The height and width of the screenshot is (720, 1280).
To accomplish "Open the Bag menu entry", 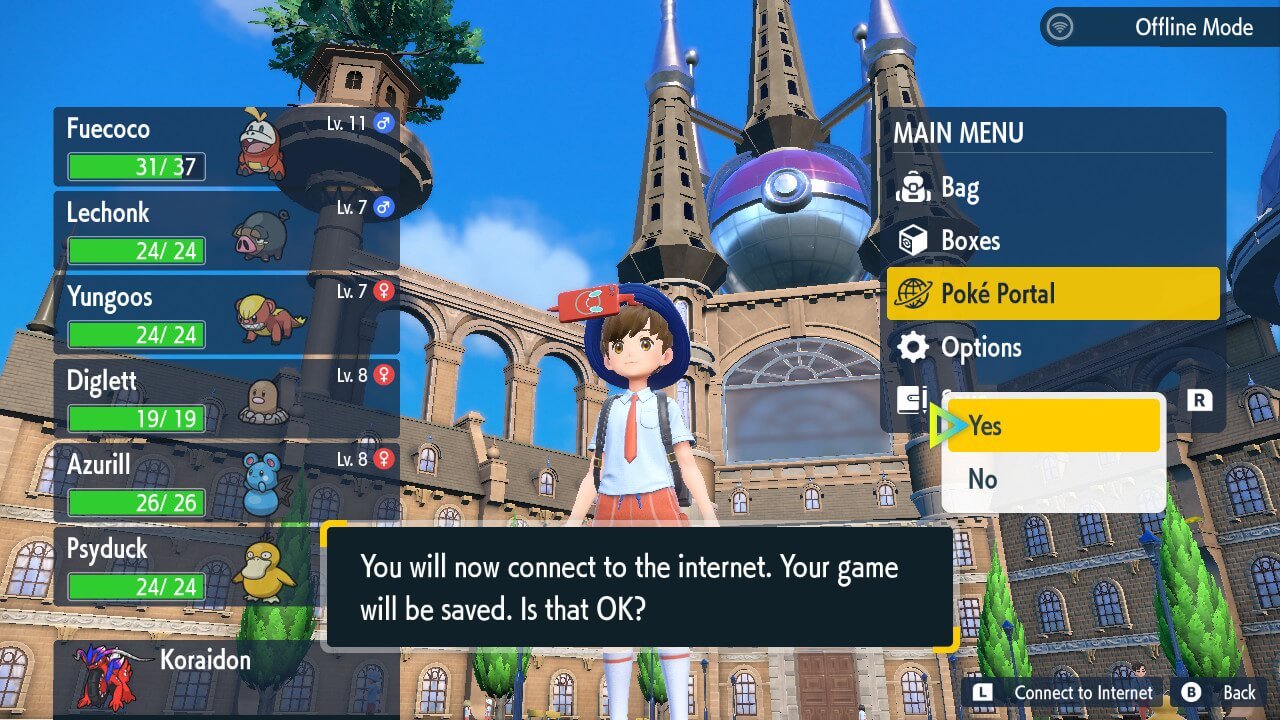I will 1052,187.
